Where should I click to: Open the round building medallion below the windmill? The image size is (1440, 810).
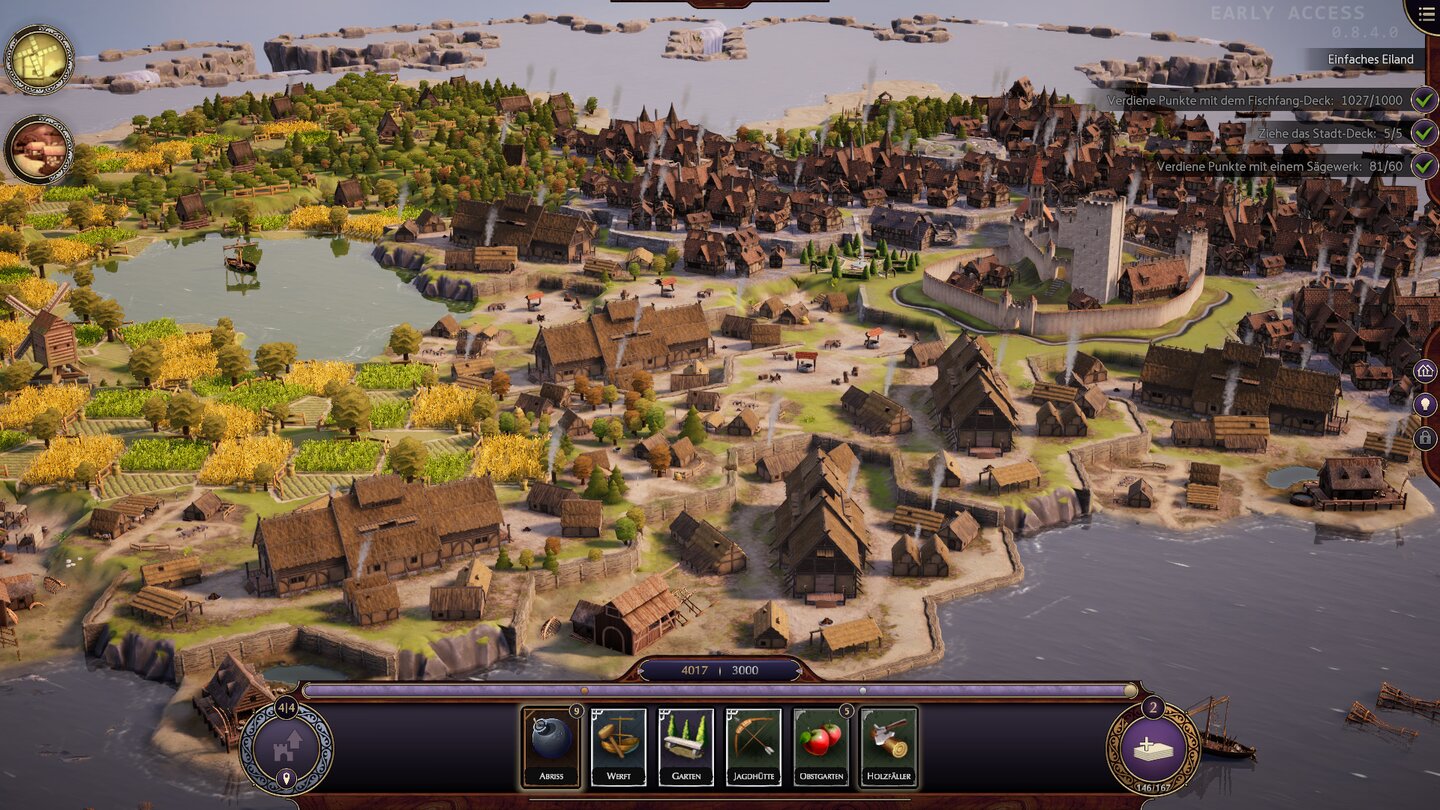point(39,150)
